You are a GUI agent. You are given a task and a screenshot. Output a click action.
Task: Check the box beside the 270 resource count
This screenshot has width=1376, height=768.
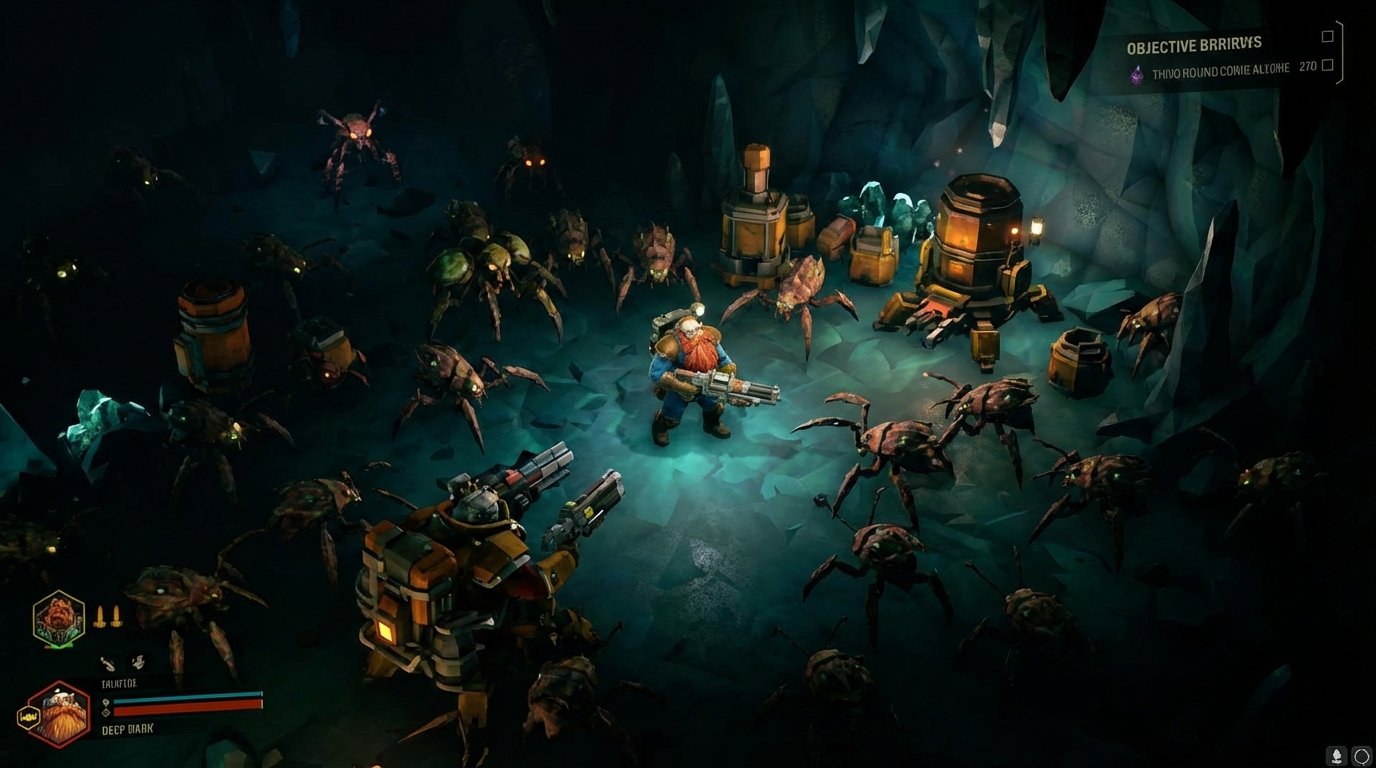1327,65
